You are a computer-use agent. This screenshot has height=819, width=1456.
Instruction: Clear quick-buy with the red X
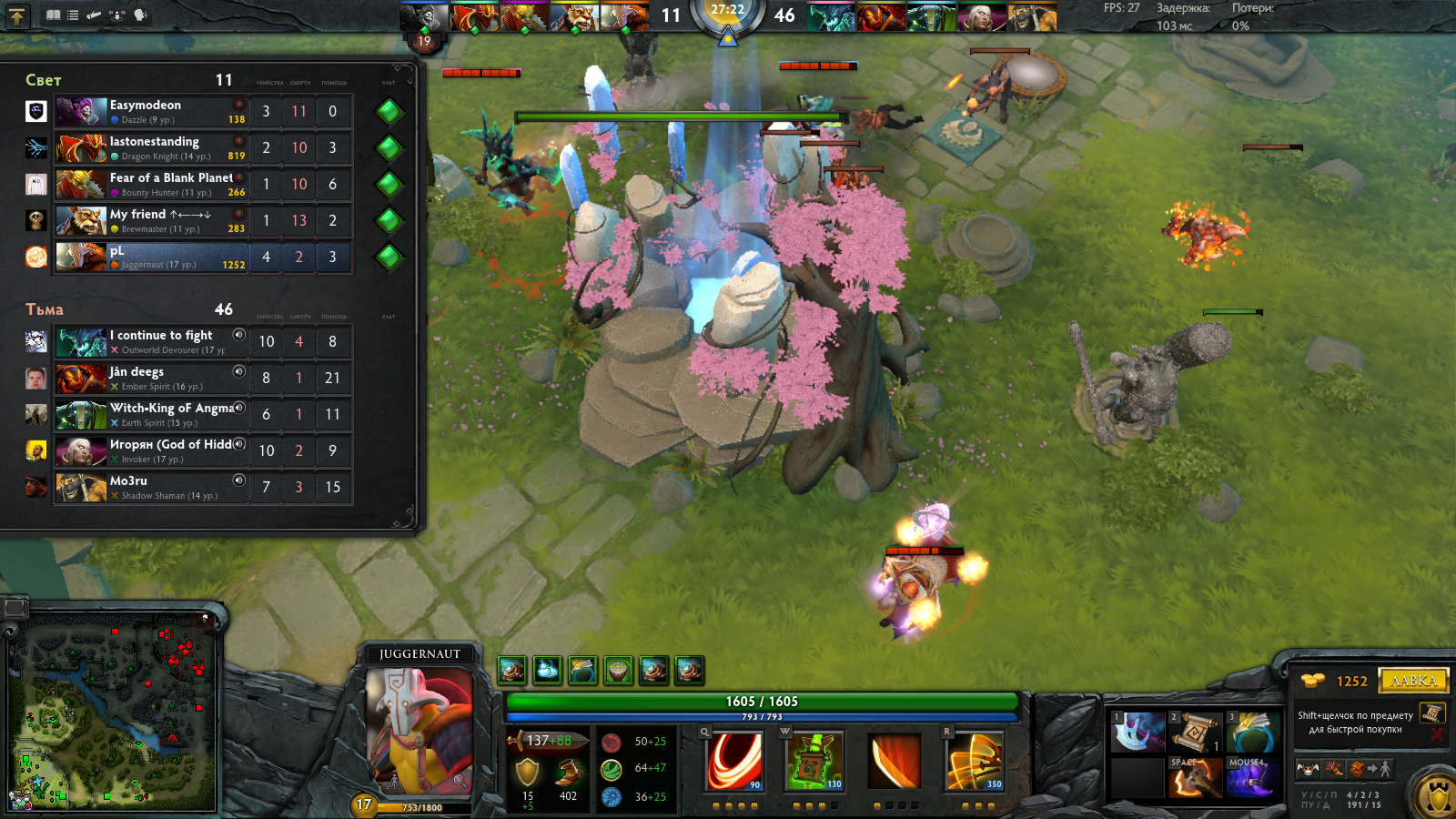coord(1437,733)
